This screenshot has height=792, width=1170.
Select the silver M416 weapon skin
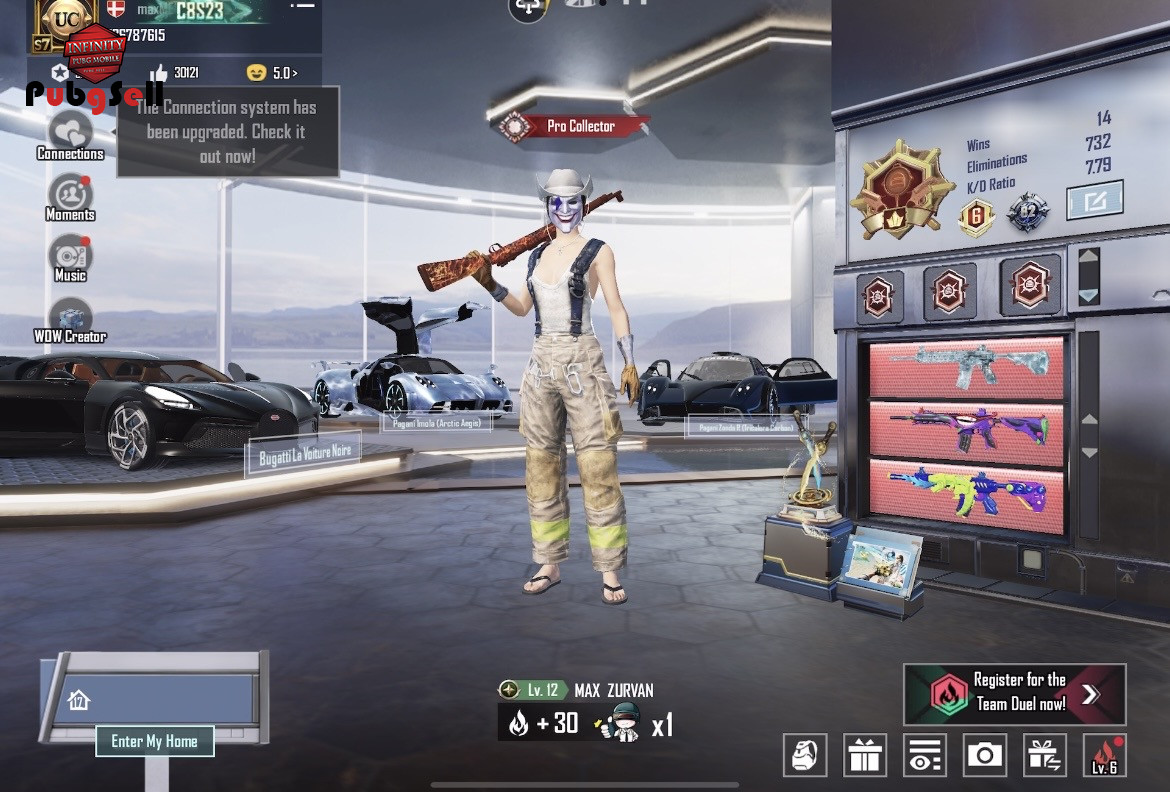tap(965, 366)
